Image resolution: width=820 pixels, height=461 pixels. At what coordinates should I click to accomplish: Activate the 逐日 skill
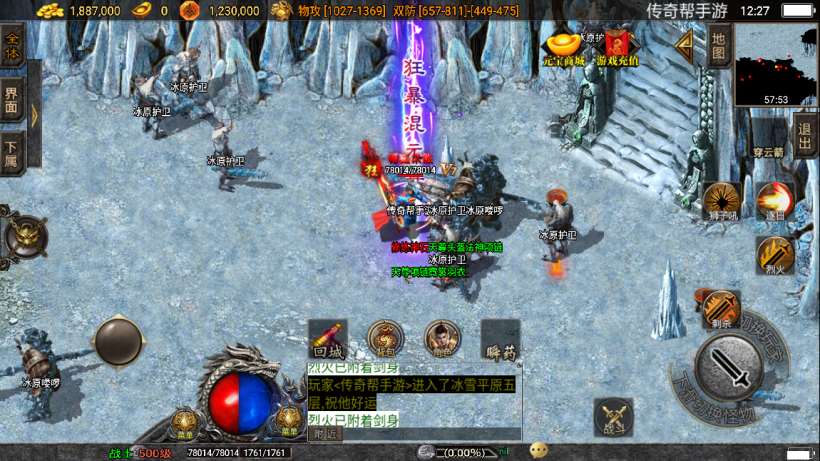pyautogui.click(x=774, y=199)
